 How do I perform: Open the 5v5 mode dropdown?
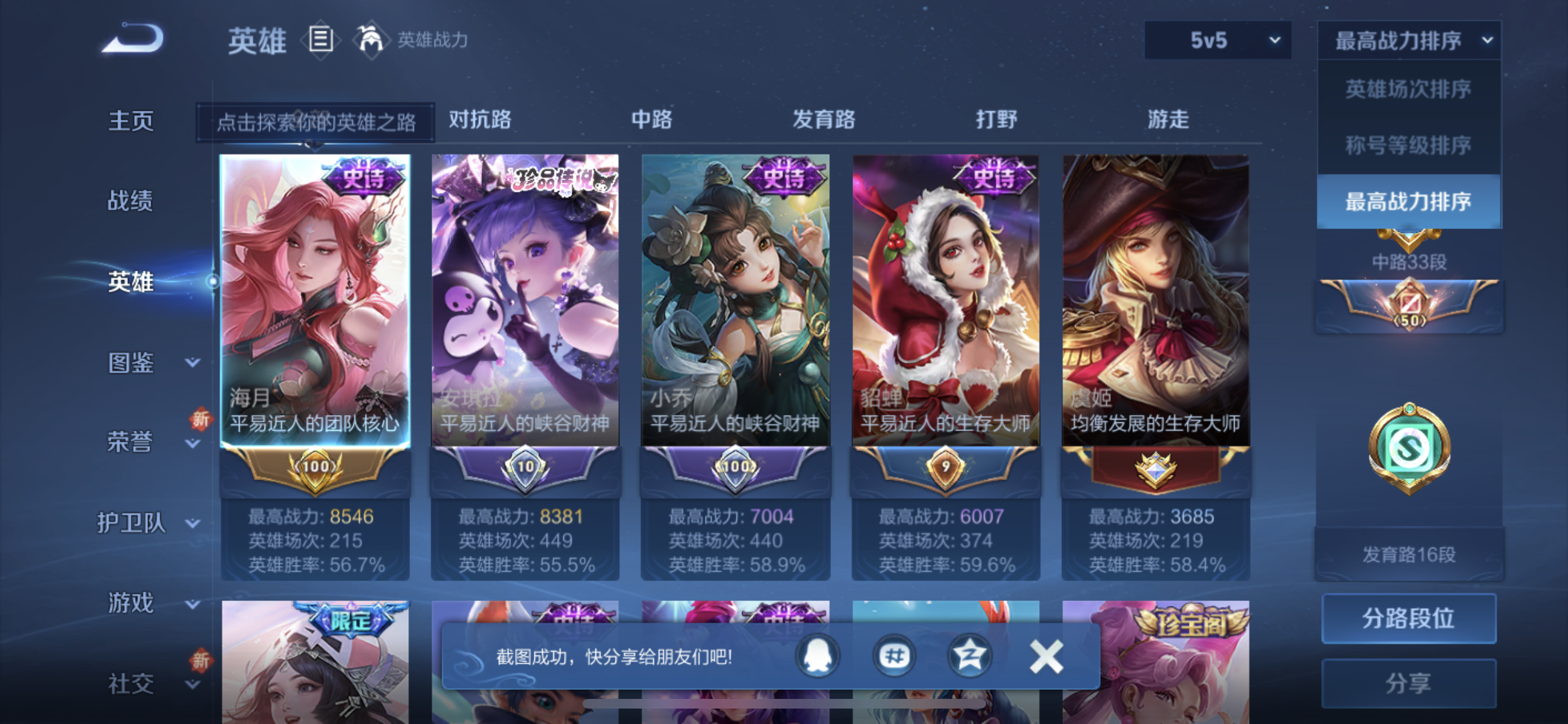(x=1217, y=41)
